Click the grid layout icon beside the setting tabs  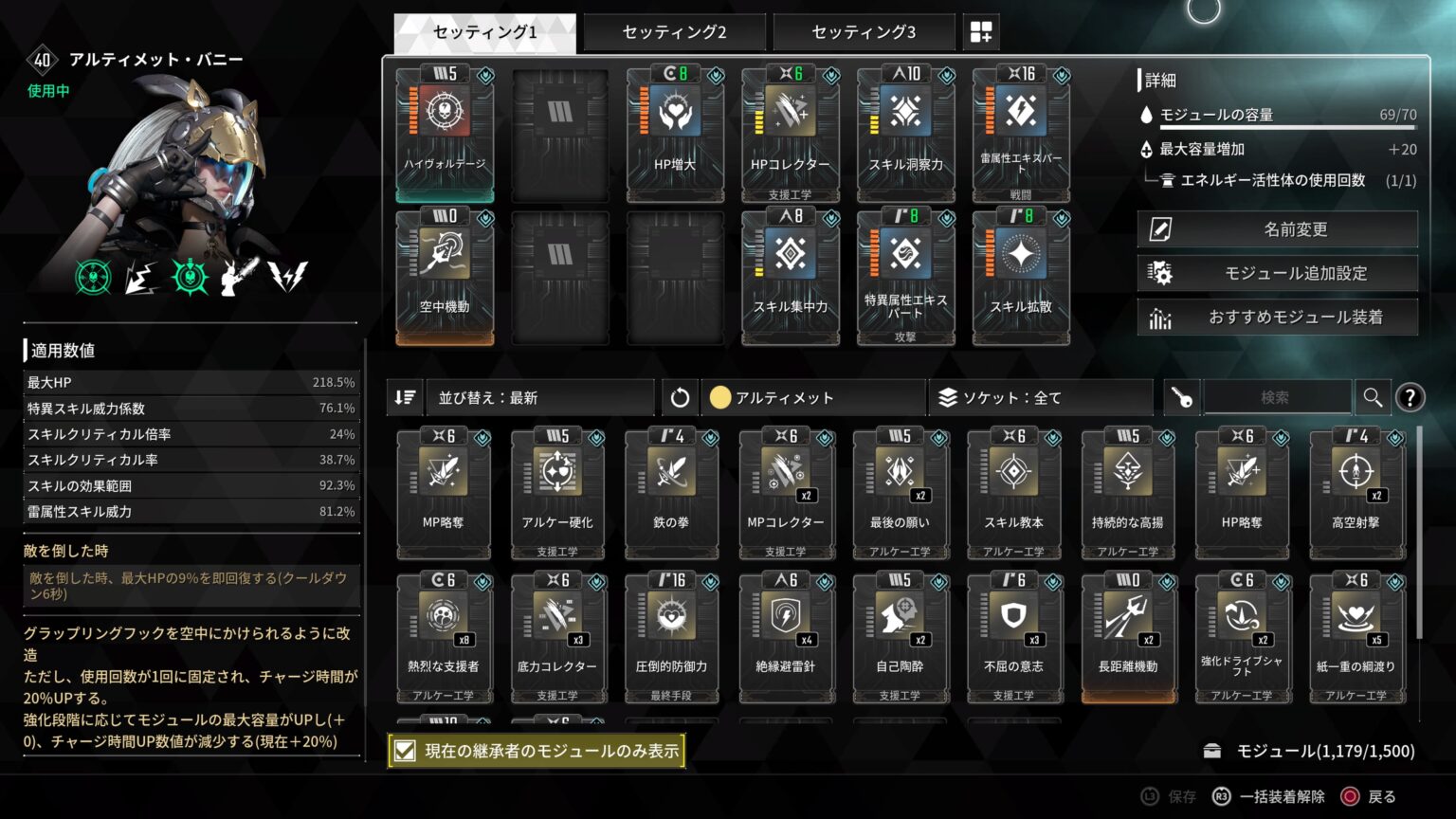(x=981, y=30)
